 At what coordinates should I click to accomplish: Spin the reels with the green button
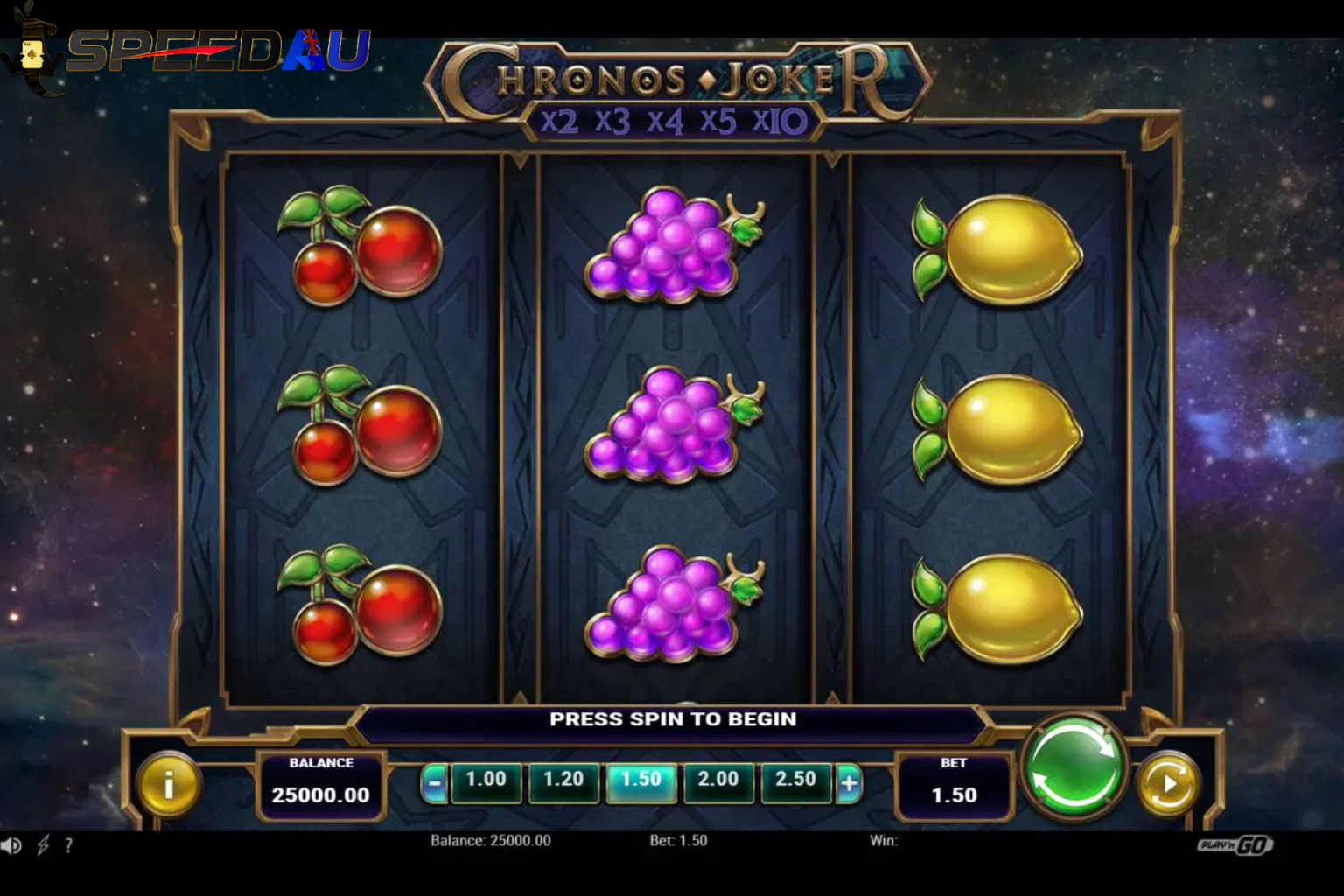coord(1074,766)
